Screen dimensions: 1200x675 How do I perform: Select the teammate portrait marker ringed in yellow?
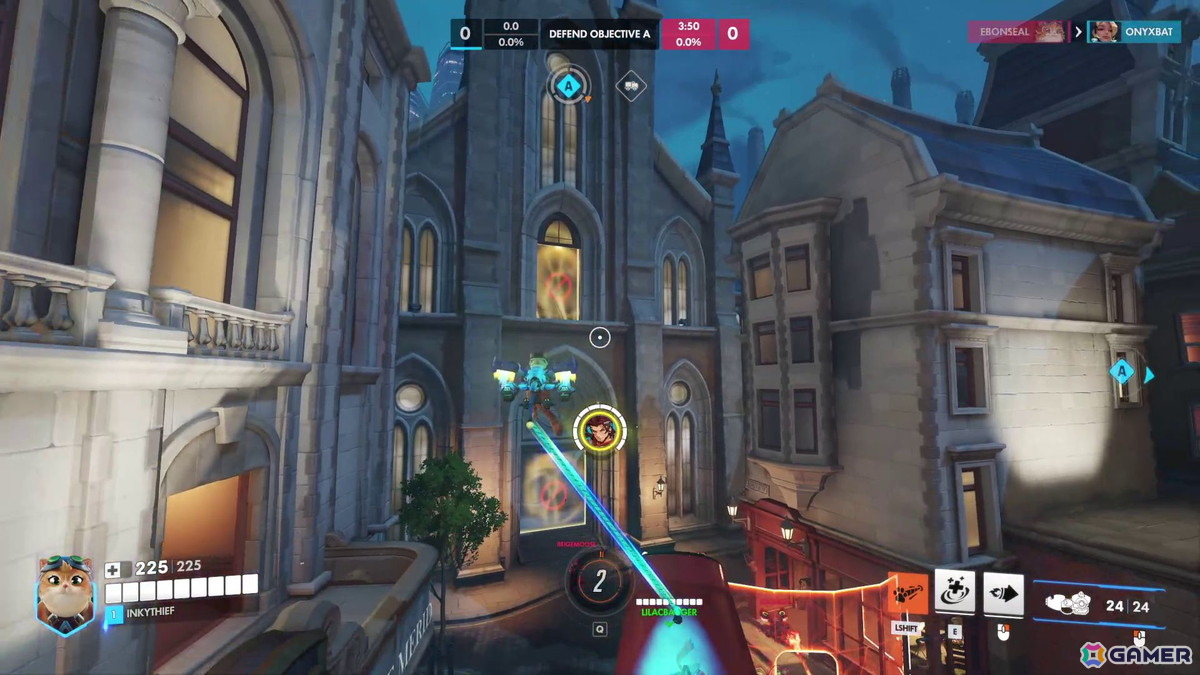pos(599,430)
